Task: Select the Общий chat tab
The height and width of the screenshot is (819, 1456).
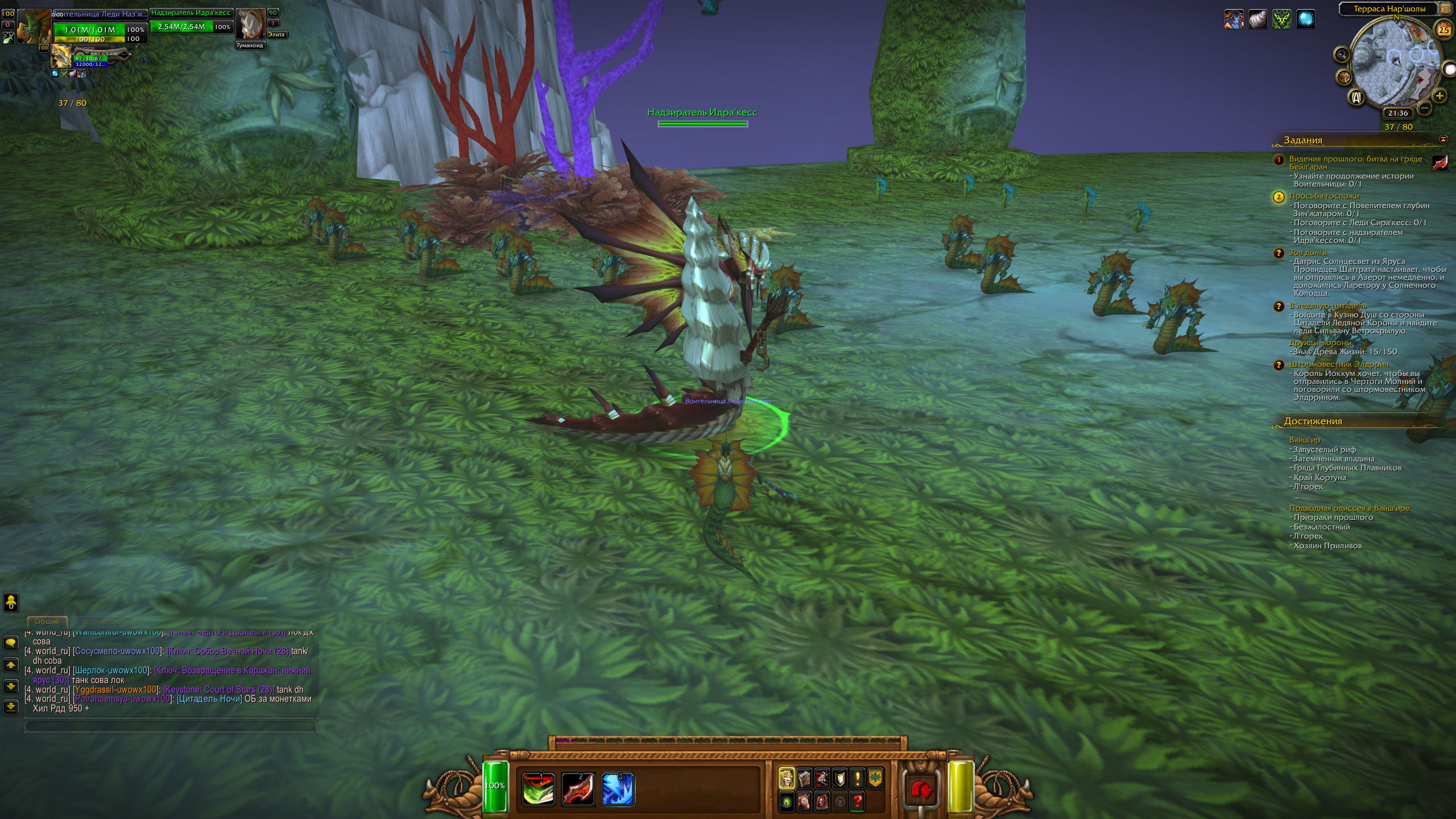Action: pyautogui.click(x=47, y=622)
